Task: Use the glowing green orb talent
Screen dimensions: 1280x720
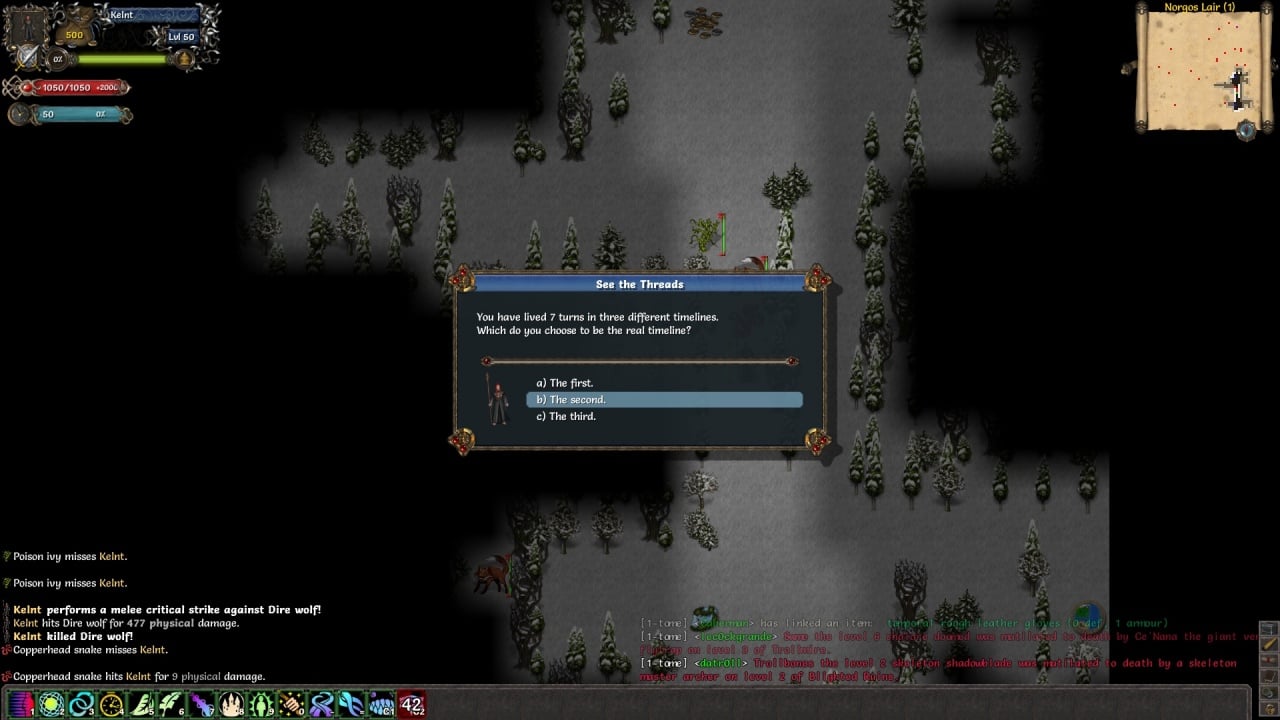Action: click(51, 704)
